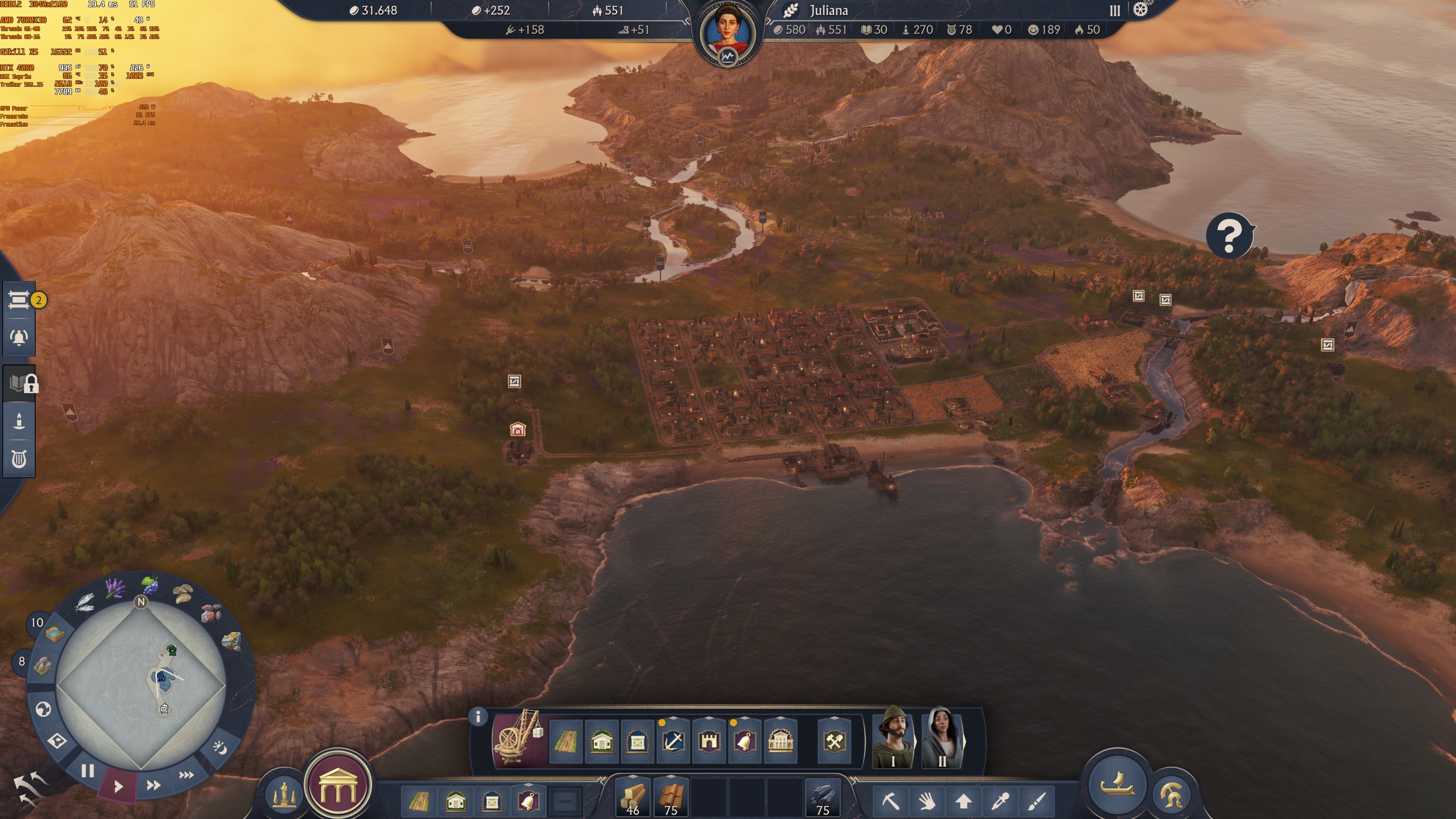Open the locked book panel

20,384
